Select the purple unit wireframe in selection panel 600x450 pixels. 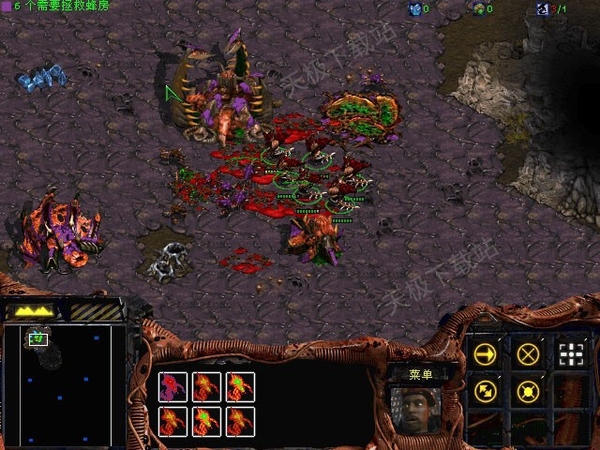[174, 386]
